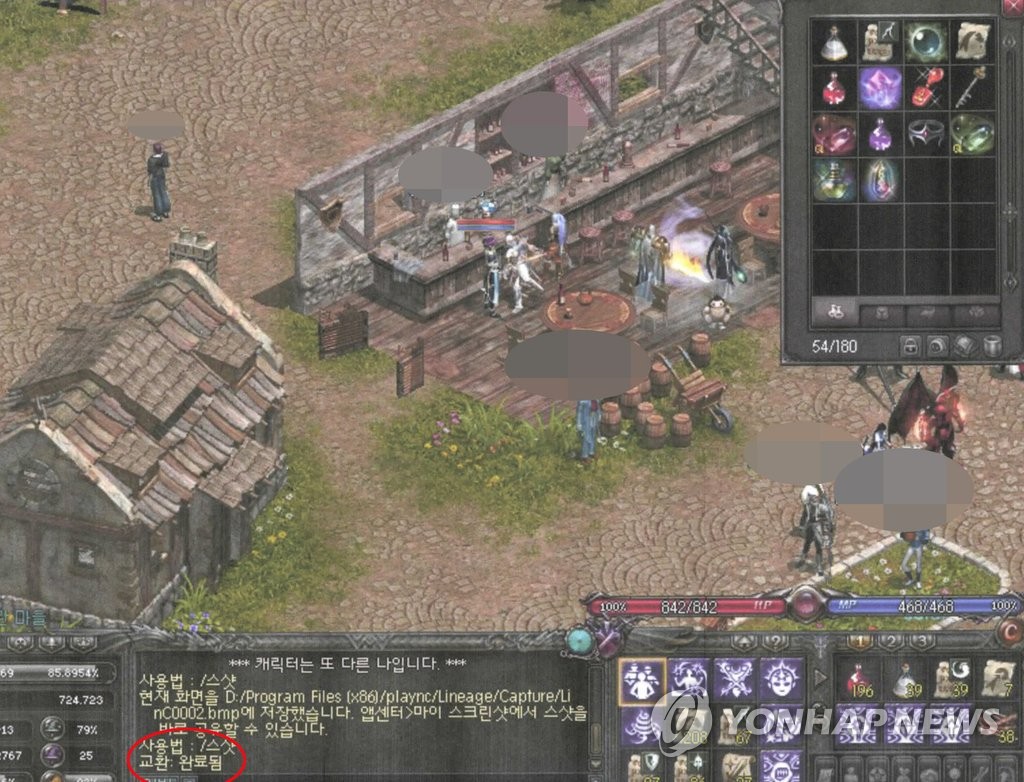
Task: Select the silver ring in inventory
Action: (927, 133)
